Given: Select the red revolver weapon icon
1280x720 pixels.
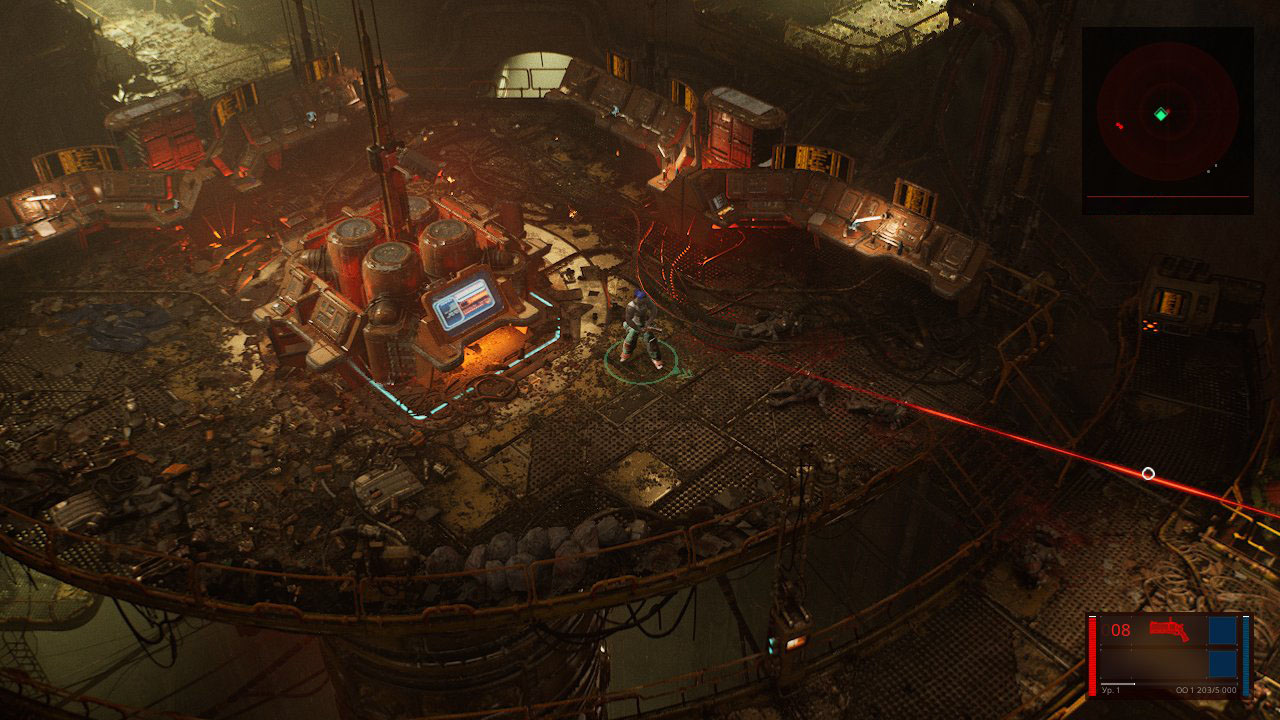Looking at the screenshot, I should point(1167,629).
